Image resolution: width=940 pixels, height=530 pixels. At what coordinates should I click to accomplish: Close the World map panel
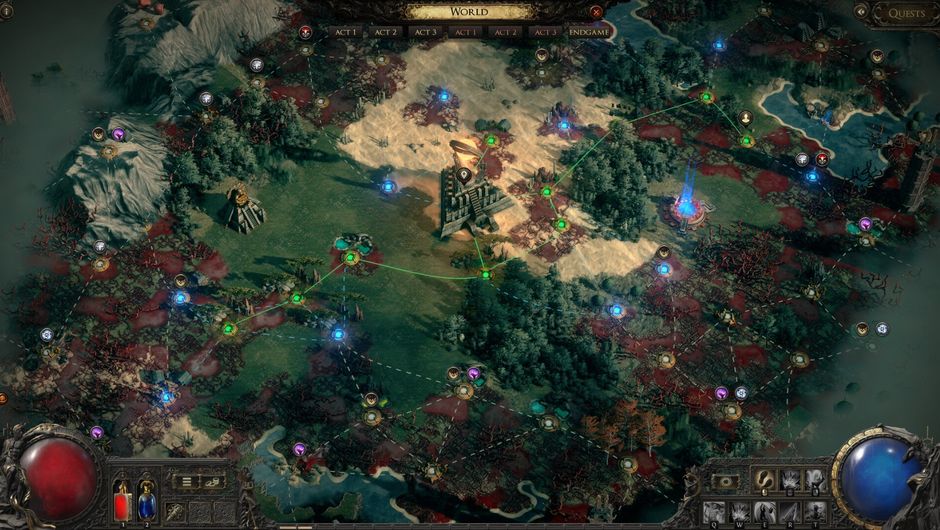coord(597,12)
